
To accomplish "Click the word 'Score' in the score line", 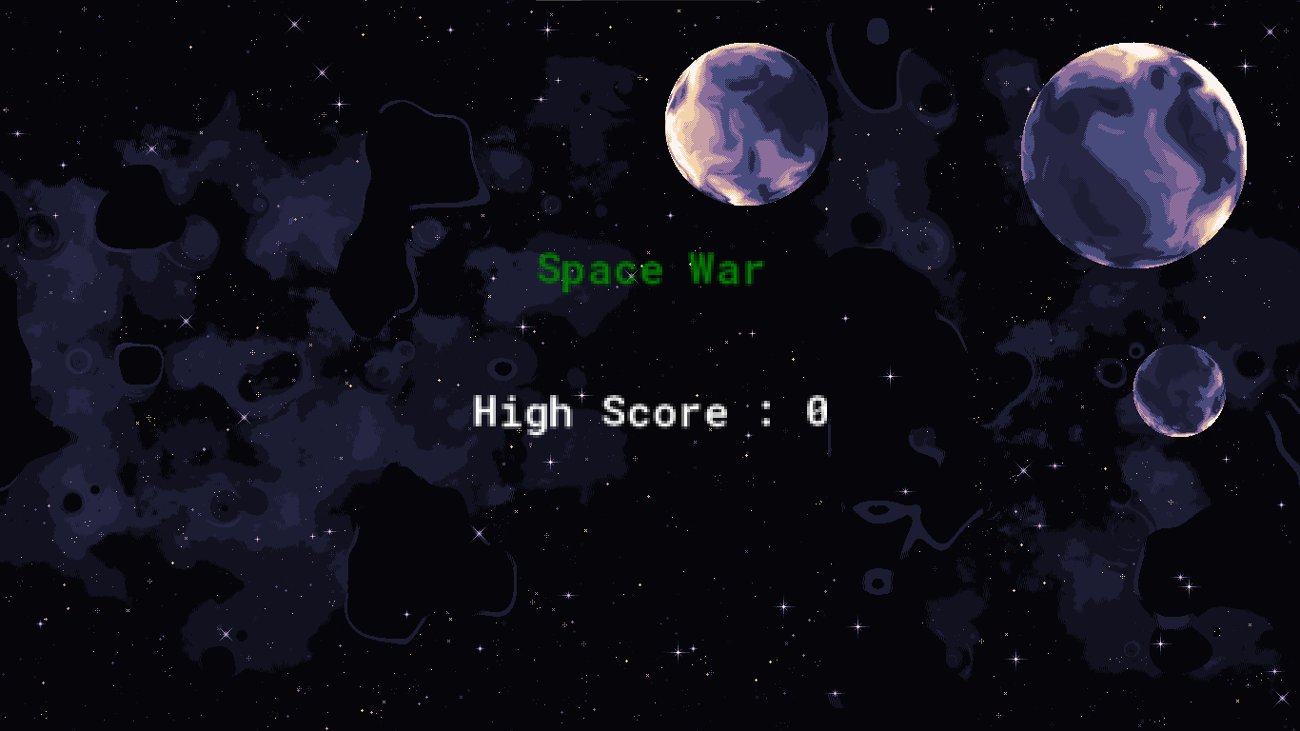I will click(x=665, y=412).
